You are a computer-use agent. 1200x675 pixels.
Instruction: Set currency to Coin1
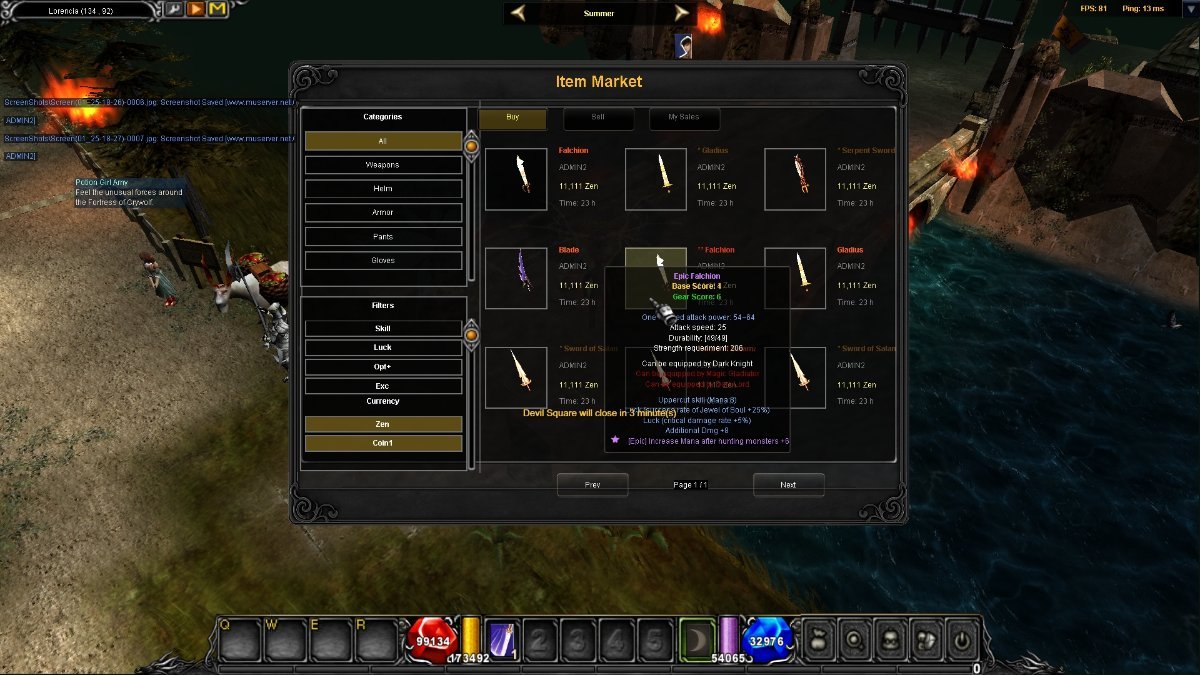383,443
